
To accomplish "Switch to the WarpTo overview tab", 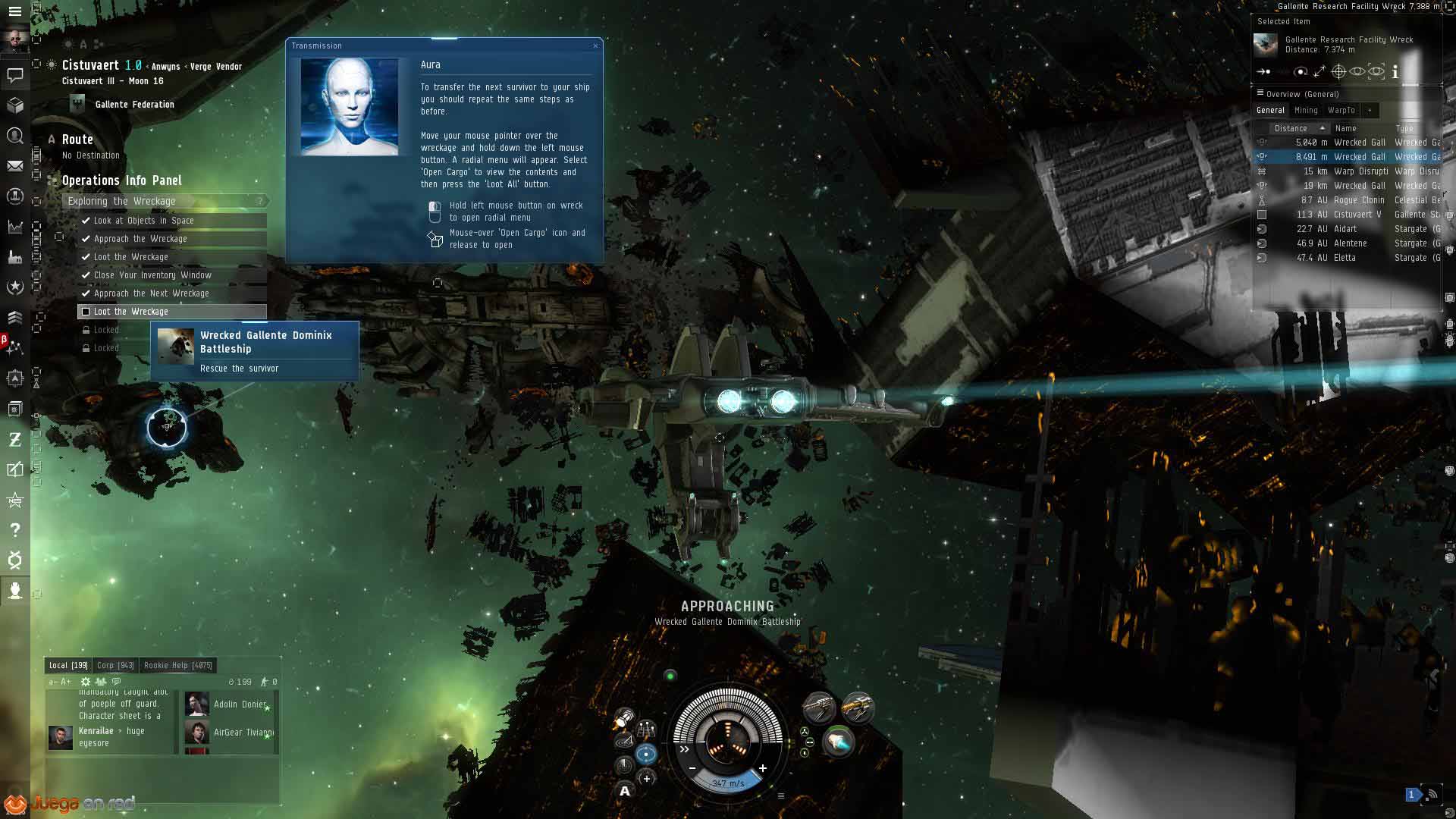I will (x=1341, y=111).
